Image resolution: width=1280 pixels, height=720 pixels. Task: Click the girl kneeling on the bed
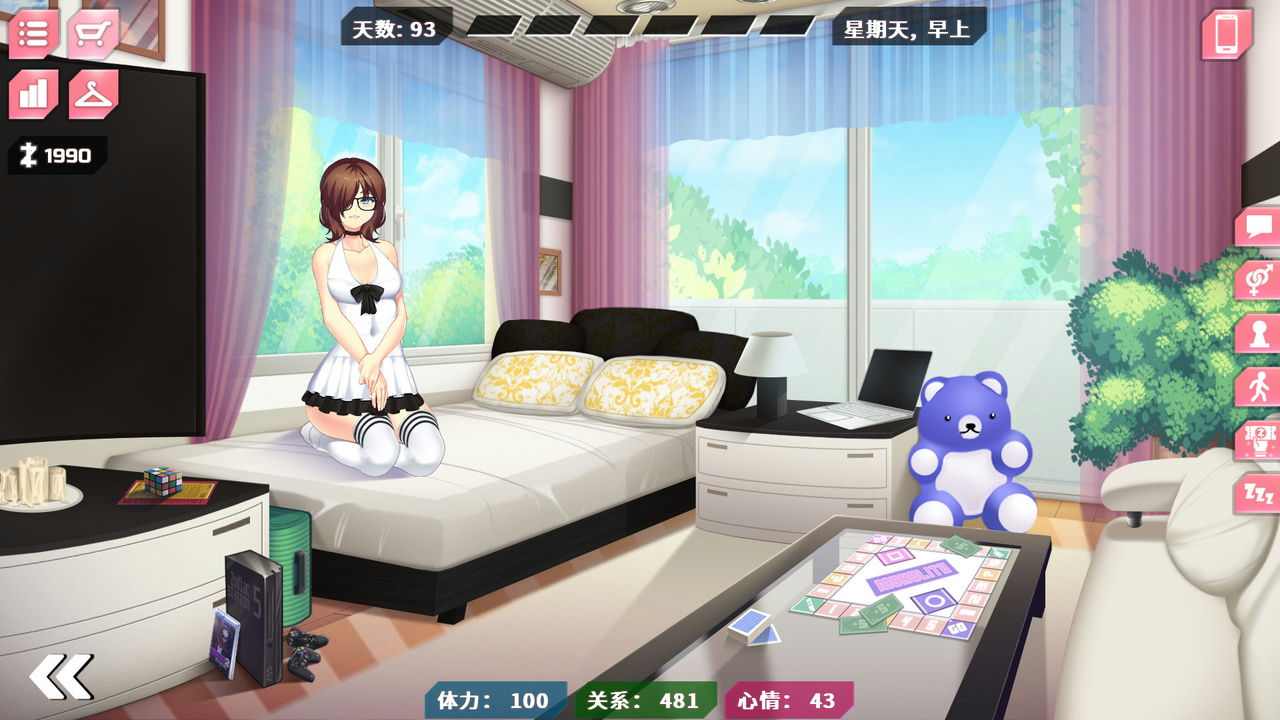tap(370, 310)
